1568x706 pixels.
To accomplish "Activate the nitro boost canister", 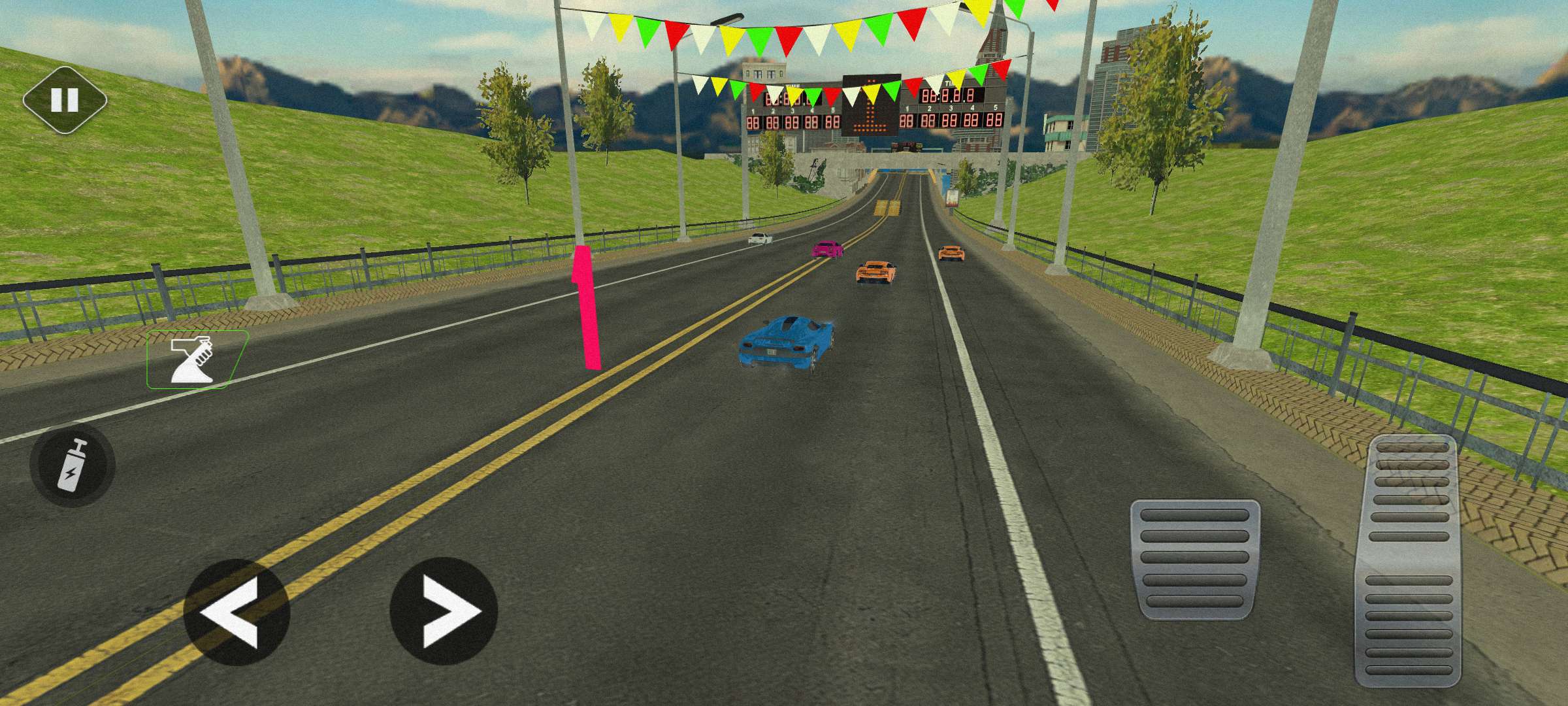I will pyautogui.click(x=72, y=466).
